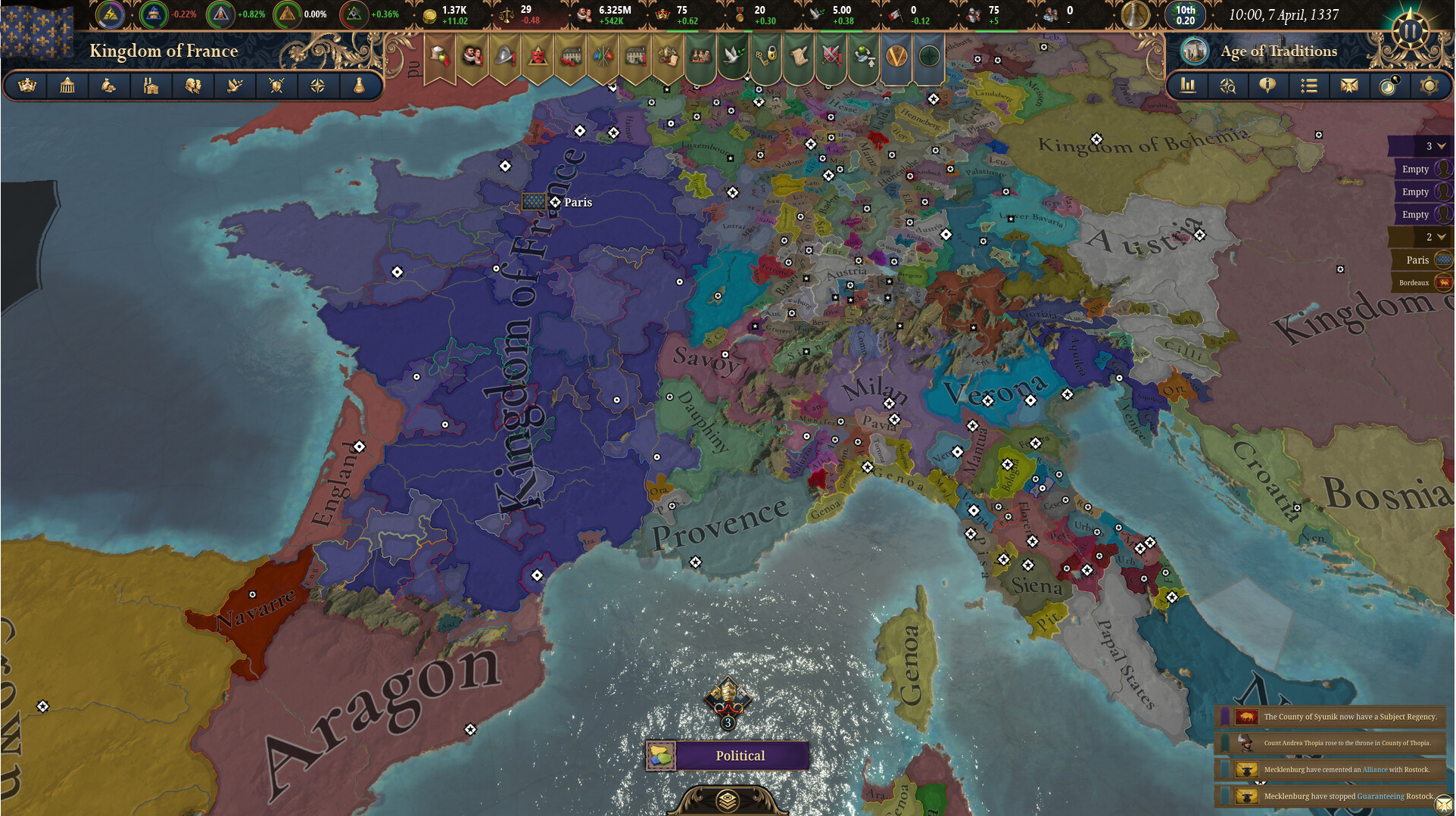The width and height of the screenshot is (1456, 816).
Task: Open game settings with the gear icon
Action: (1429, 86)
